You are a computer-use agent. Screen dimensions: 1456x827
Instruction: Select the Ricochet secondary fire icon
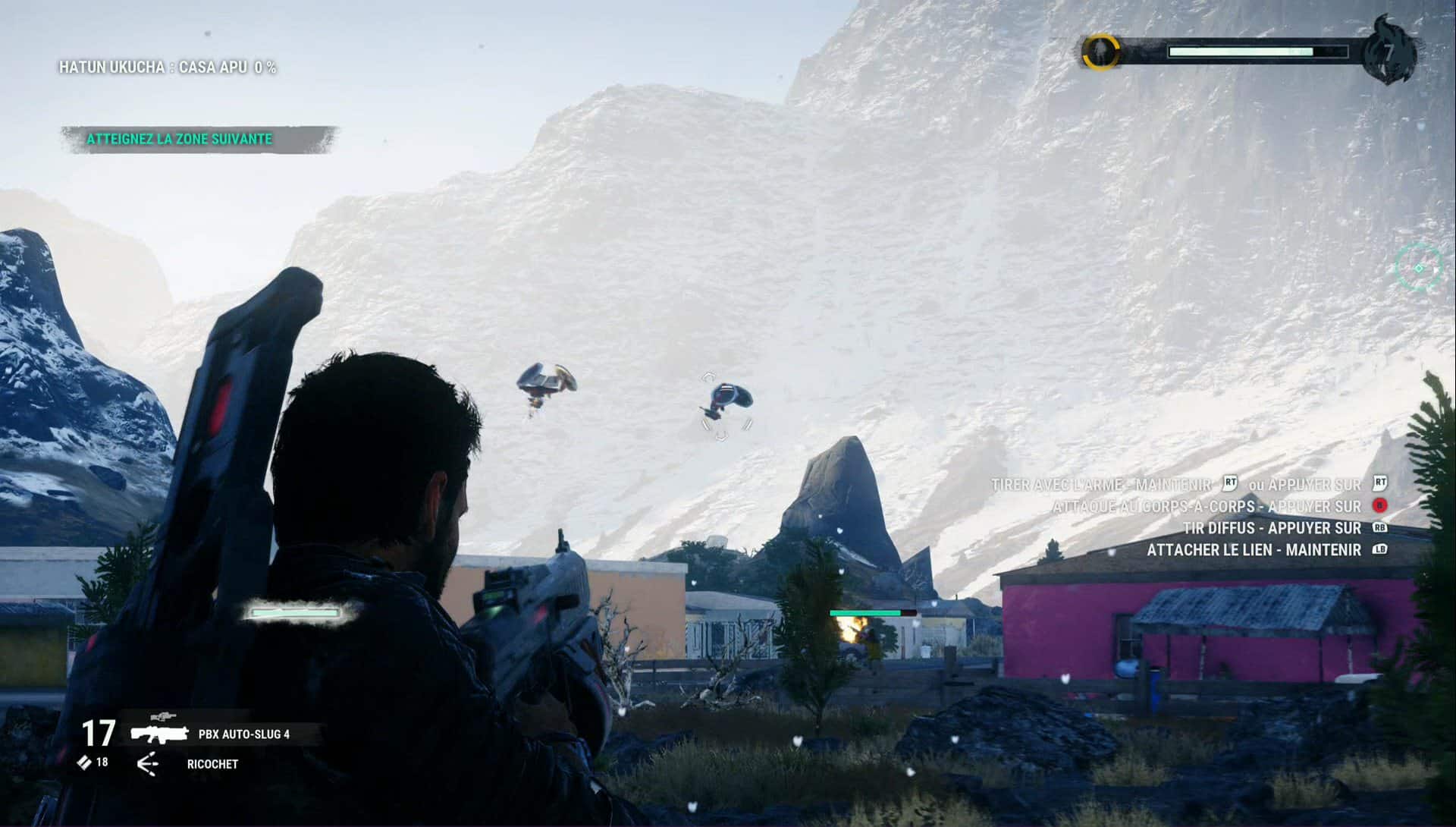pos(149,764)
